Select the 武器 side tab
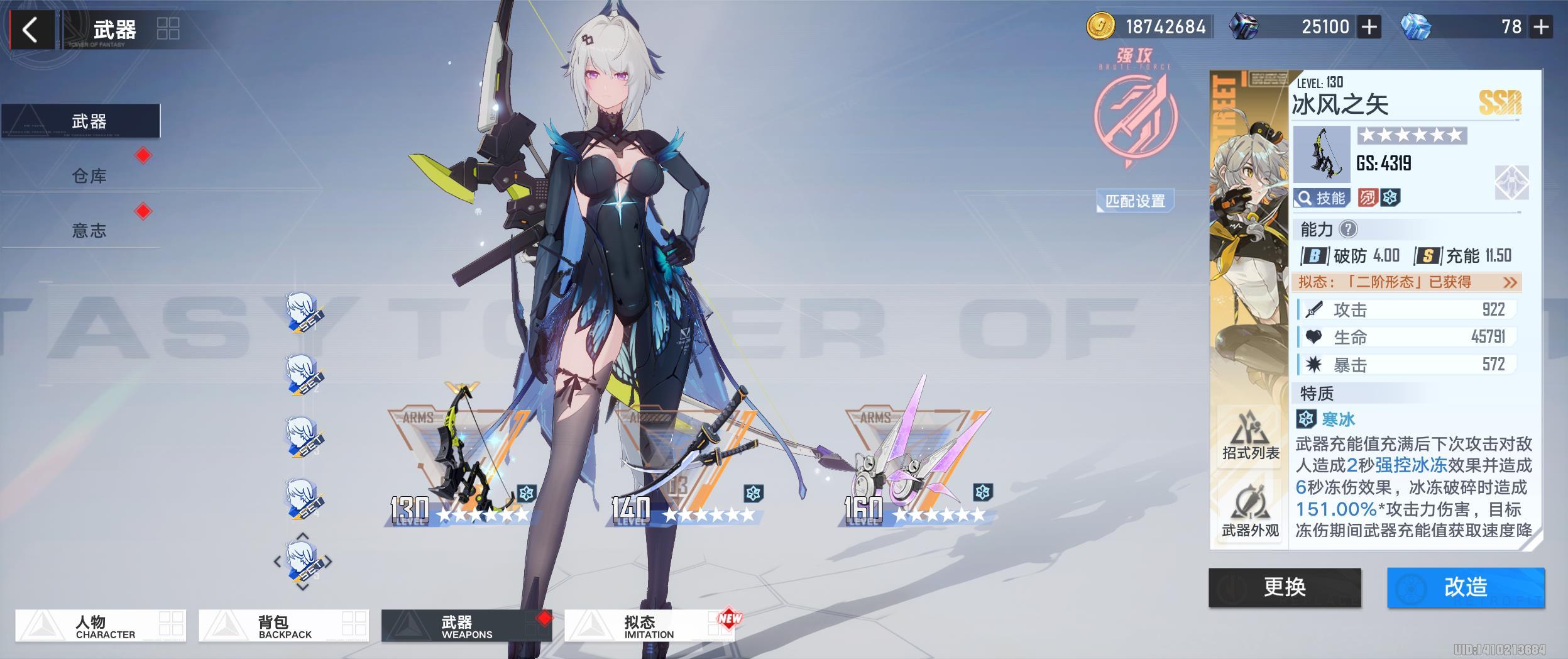Image resolution: width=1568 pixels, height=659 pixels. coord(89,121)
